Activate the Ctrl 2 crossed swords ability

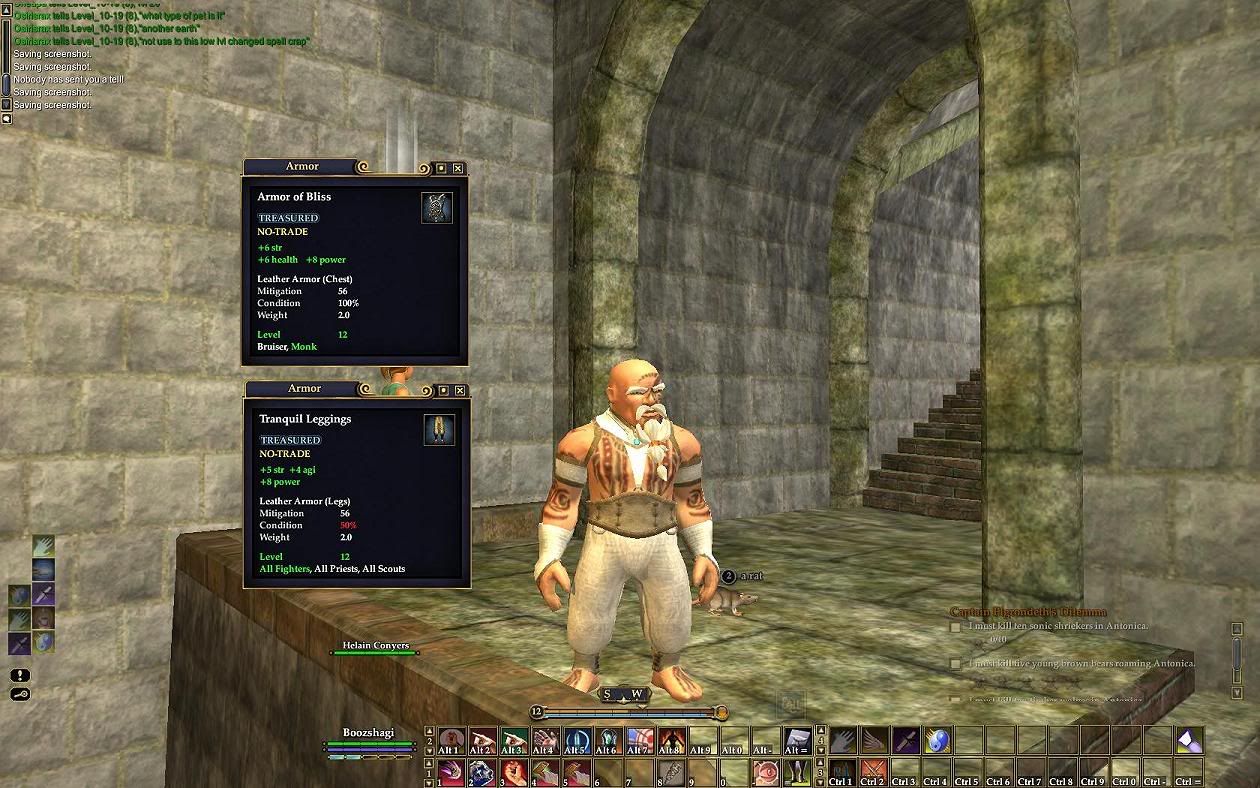click(x=874, y=773)
